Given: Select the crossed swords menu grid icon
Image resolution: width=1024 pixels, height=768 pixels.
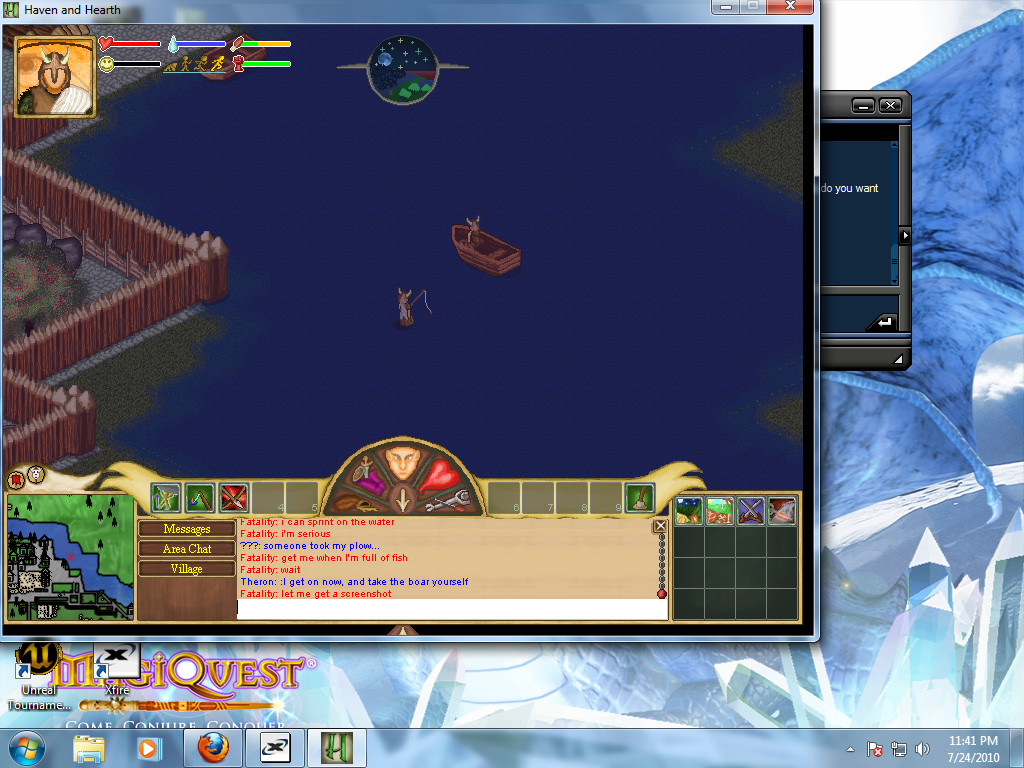Looking at the screenshot, I should [750, 511].
